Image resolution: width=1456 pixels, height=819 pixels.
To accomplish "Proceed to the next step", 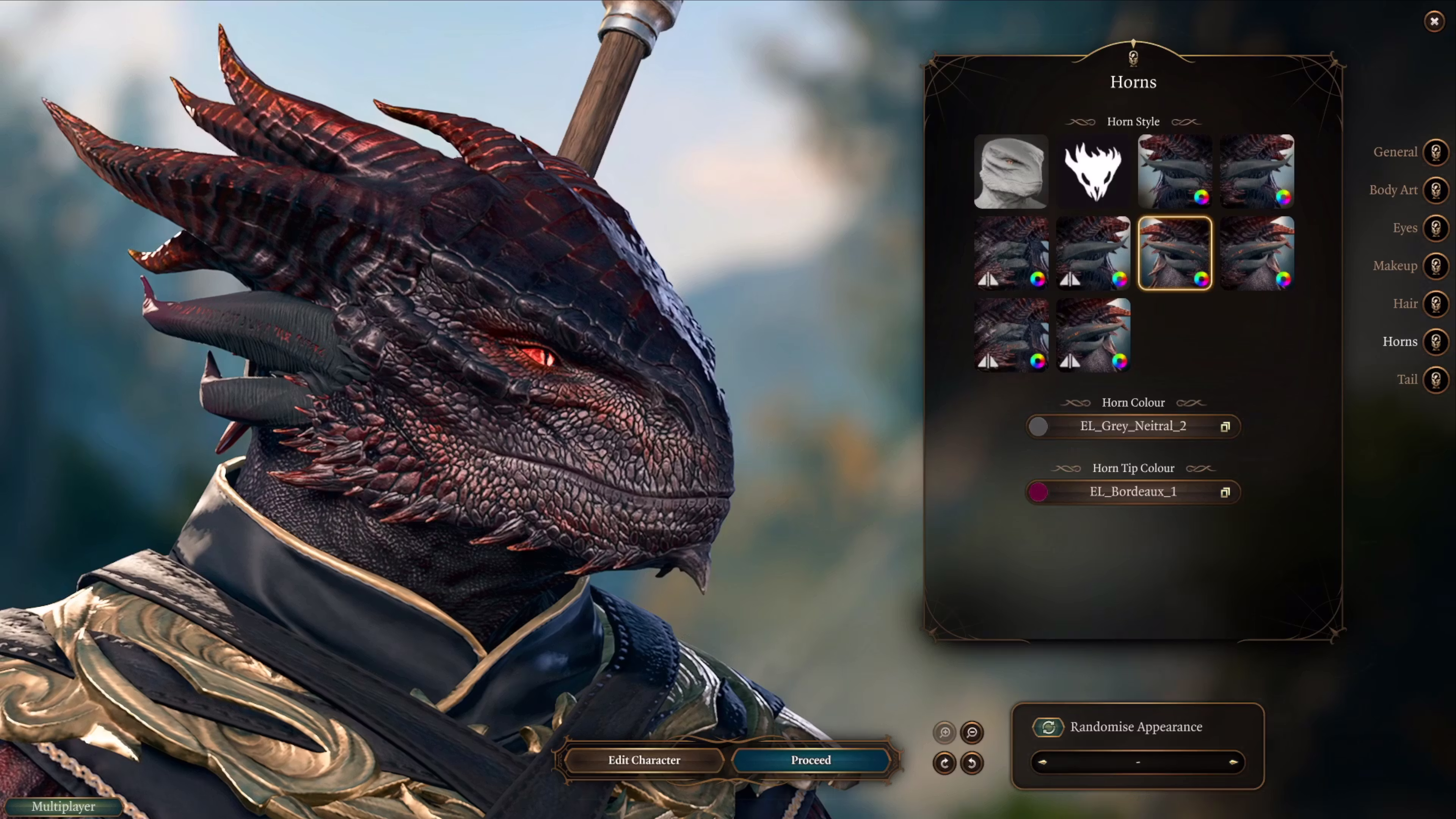I will (x=811, y=760).
